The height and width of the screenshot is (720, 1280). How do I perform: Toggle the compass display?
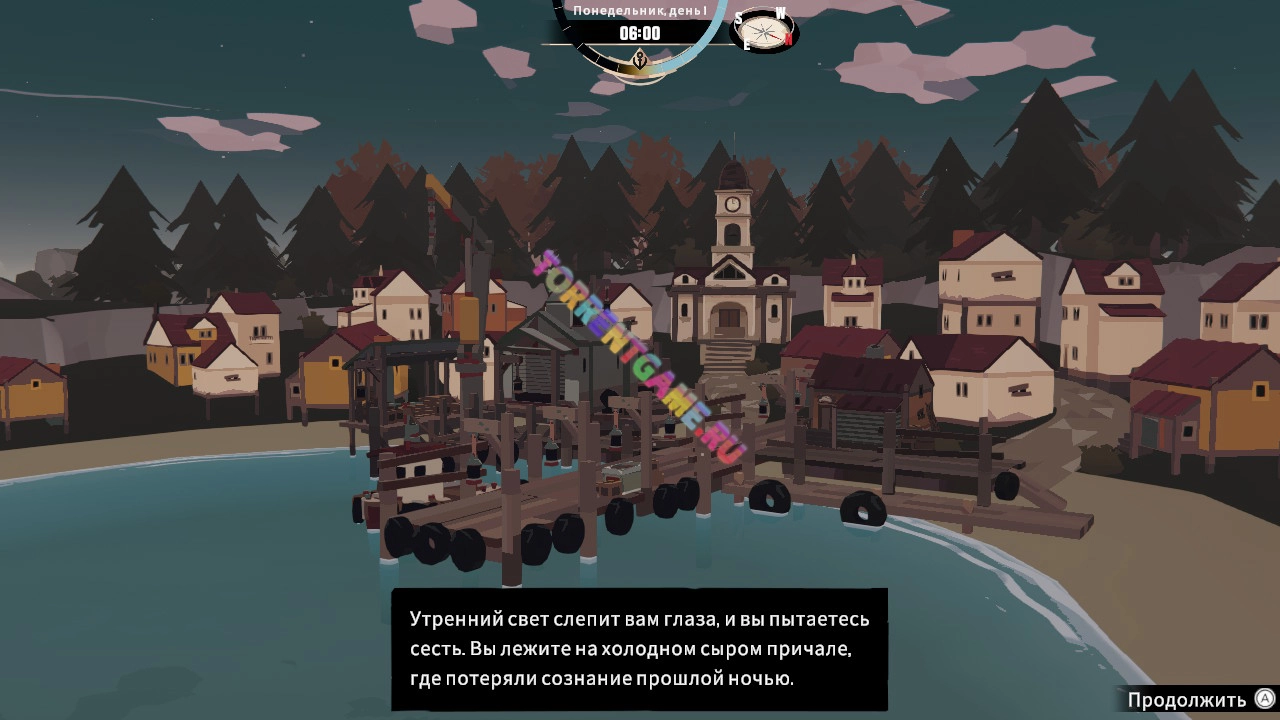click(766, 33)
